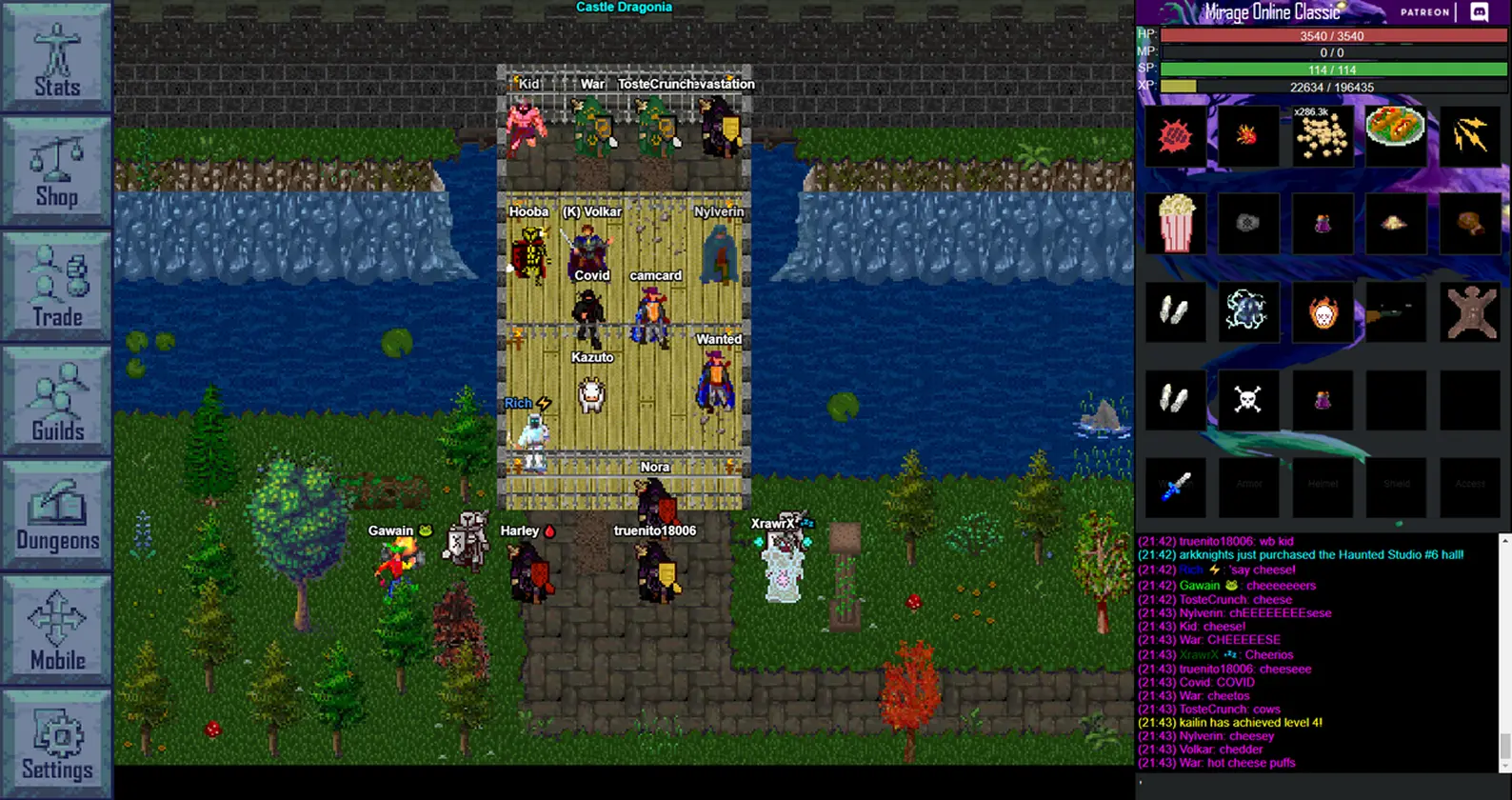Select the rifle inventory slot
This screenshot has width=1512, height=800.
click(1395, 311)
